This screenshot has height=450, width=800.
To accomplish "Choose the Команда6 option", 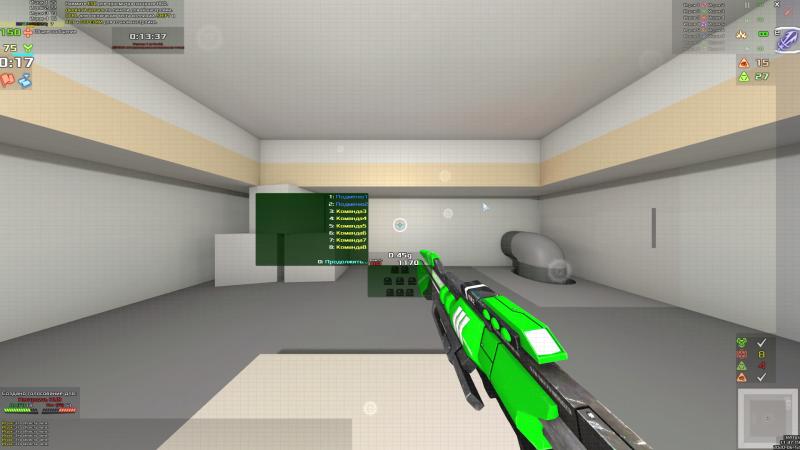I will coord(349,233).
